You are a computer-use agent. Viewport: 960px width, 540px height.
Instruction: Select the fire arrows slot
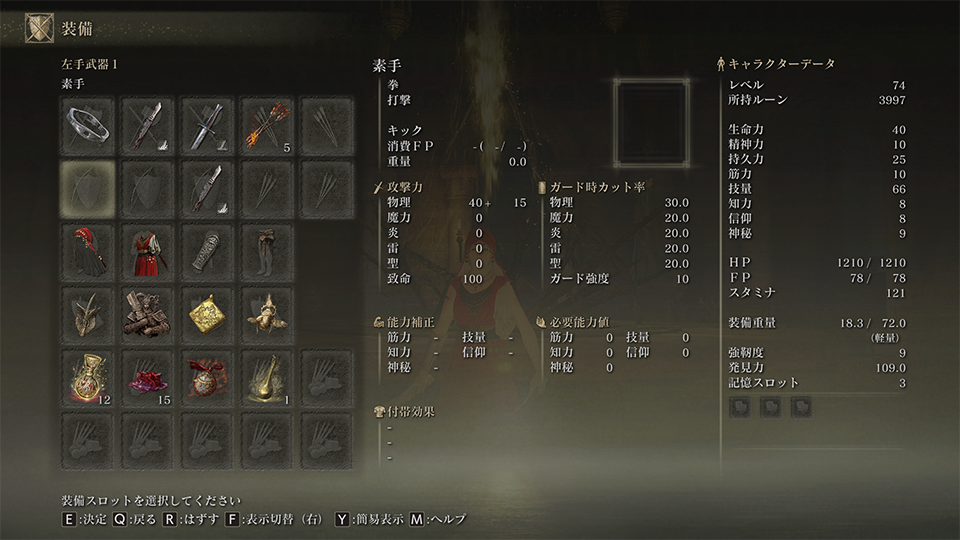click(267, 124)
